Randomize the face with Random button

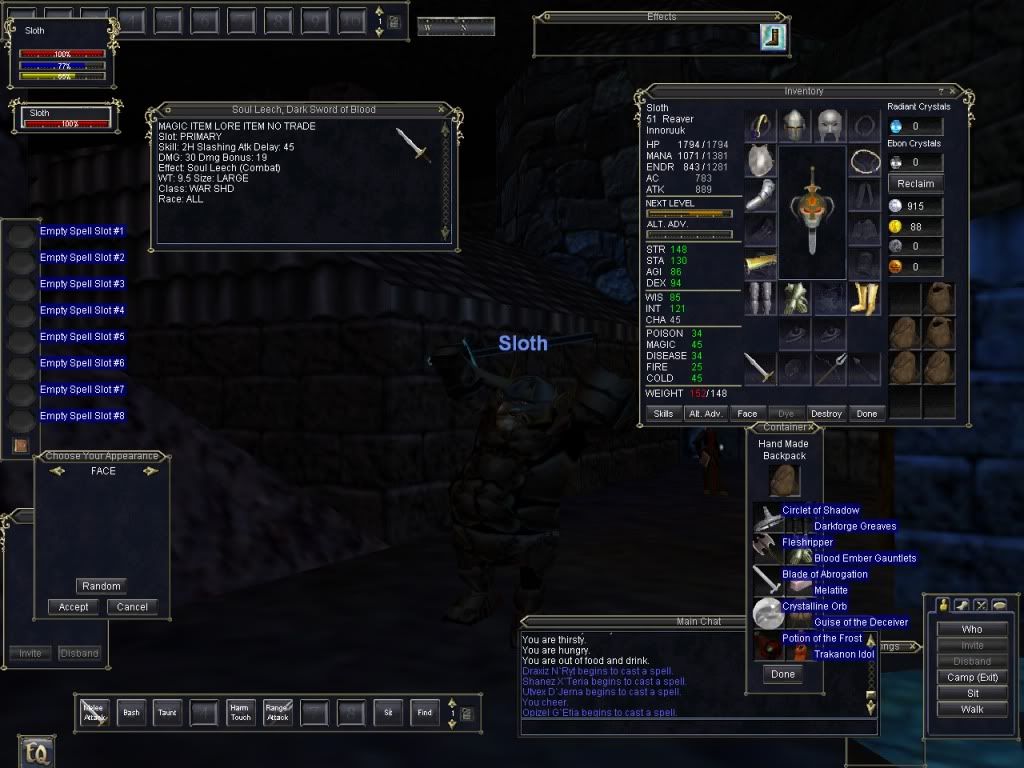tap(101, 586)
